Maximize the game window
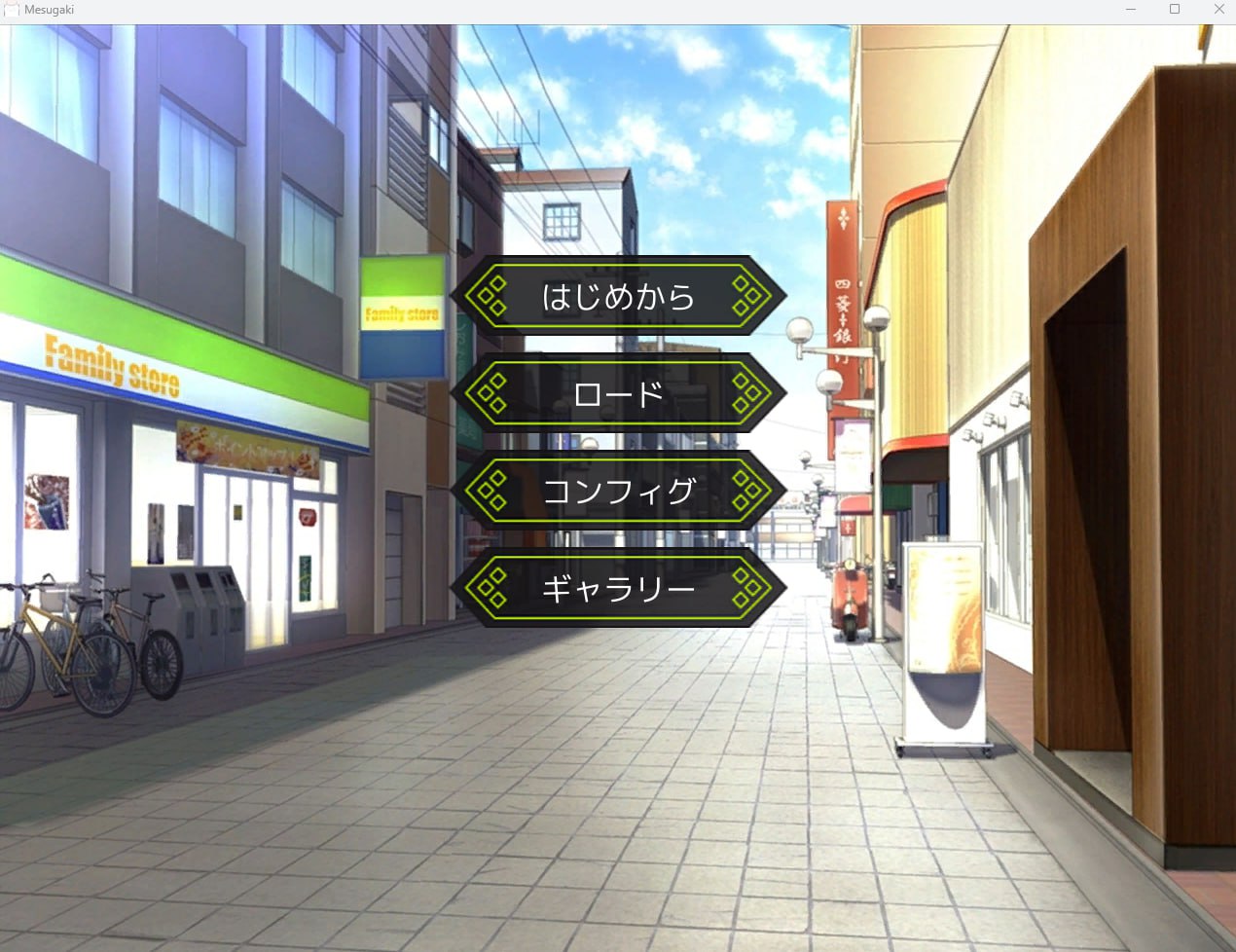The image size is (1236, 952). 1175,10
